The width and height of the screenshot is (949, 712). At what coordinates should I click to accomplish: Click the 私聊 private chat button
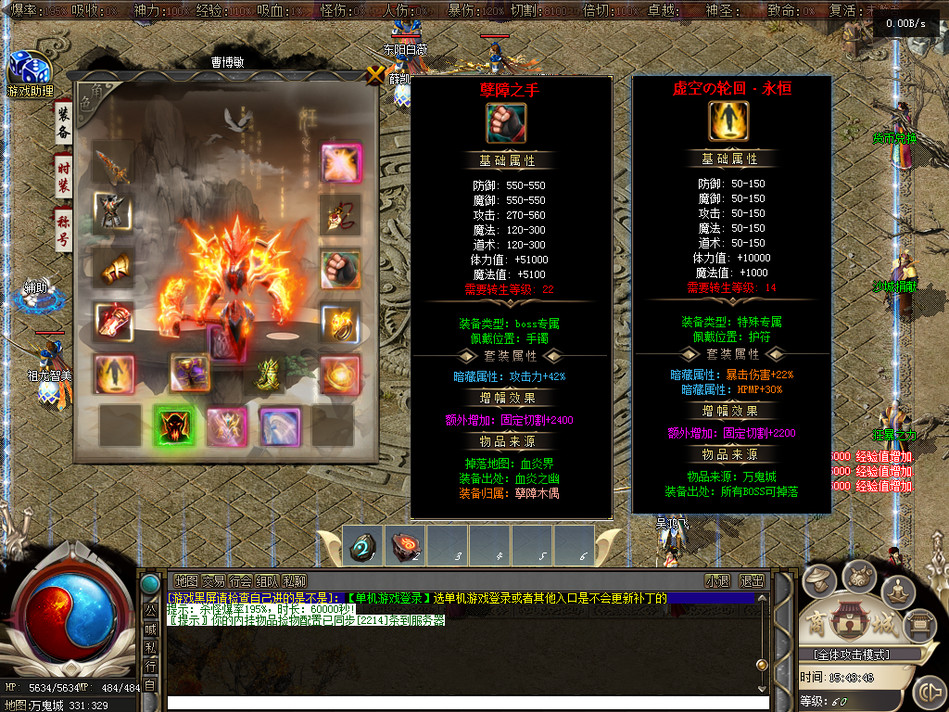(294, 581)
